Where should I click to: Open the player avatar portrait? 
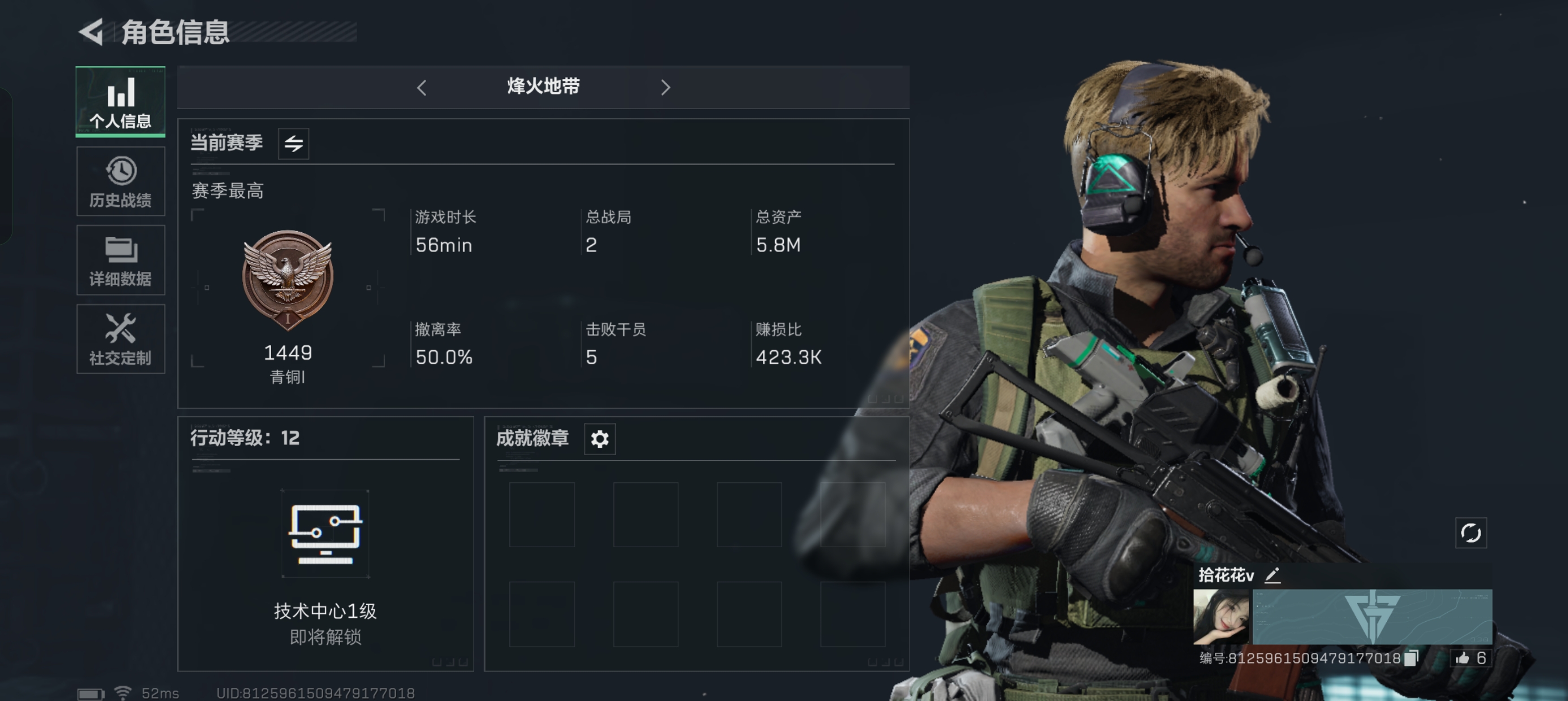coord(1221,616)
